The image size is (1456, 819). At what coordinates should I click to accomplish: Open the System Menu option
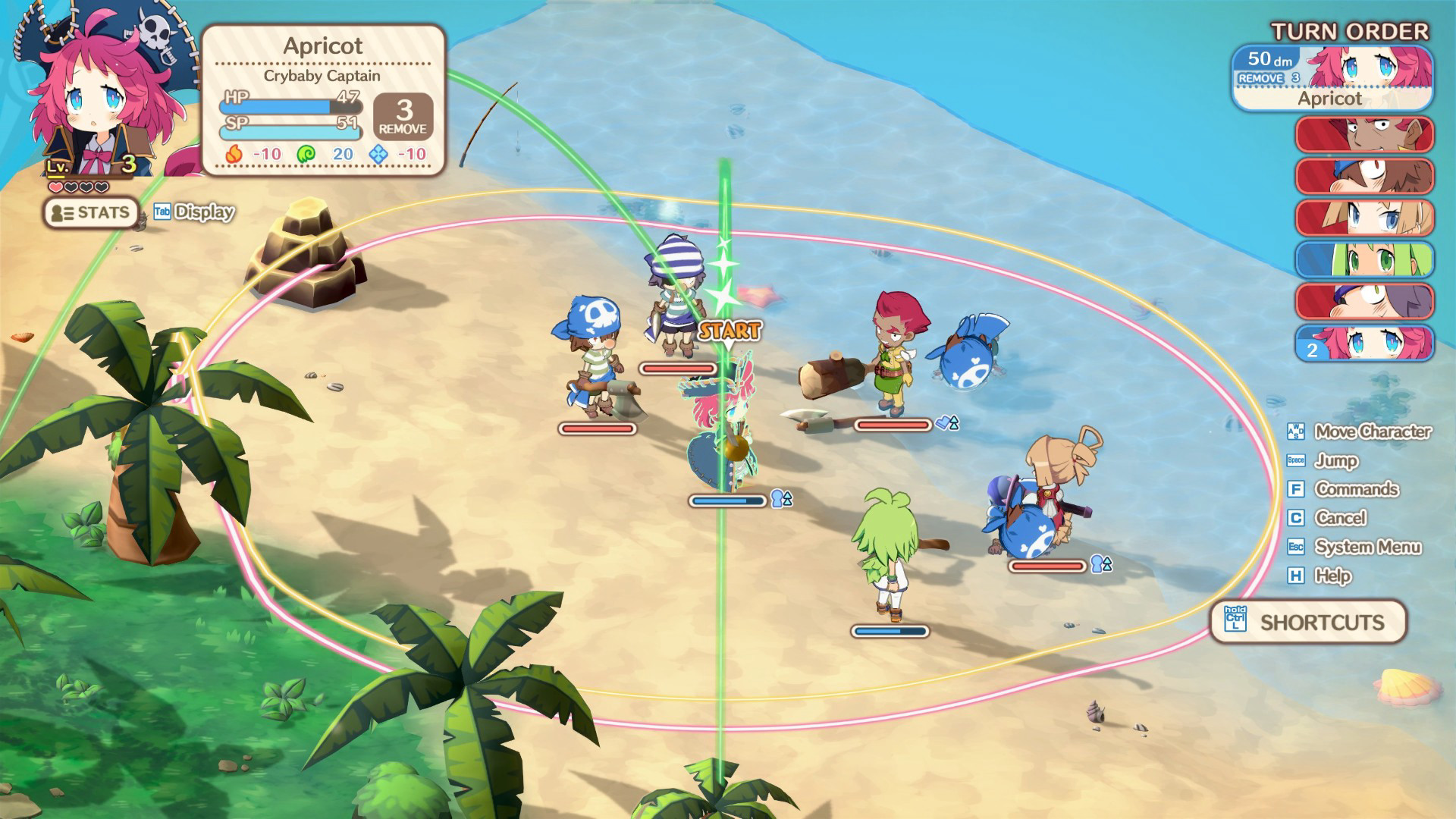(x=1367, y=547)
